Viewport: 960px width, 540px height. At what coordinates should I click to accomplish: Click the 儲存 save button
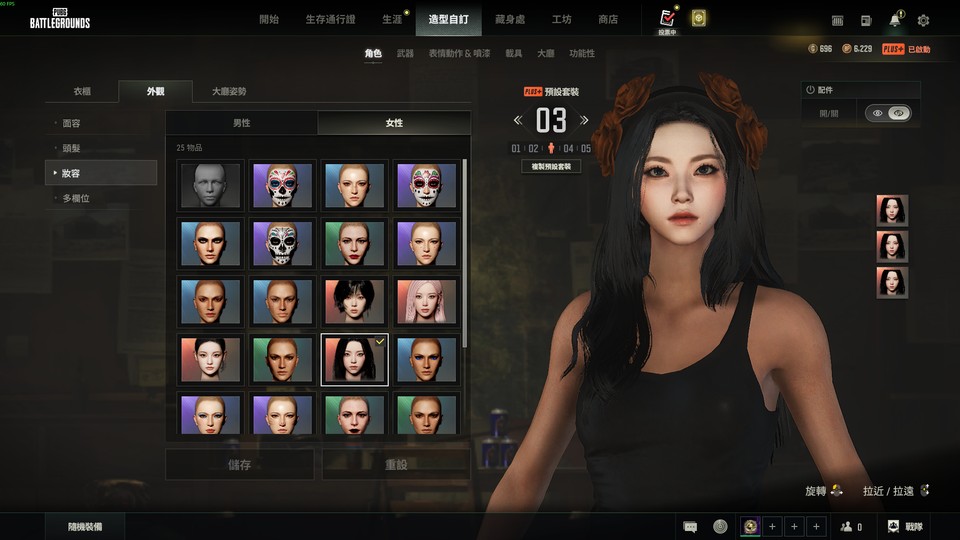[x=240, y=465]
